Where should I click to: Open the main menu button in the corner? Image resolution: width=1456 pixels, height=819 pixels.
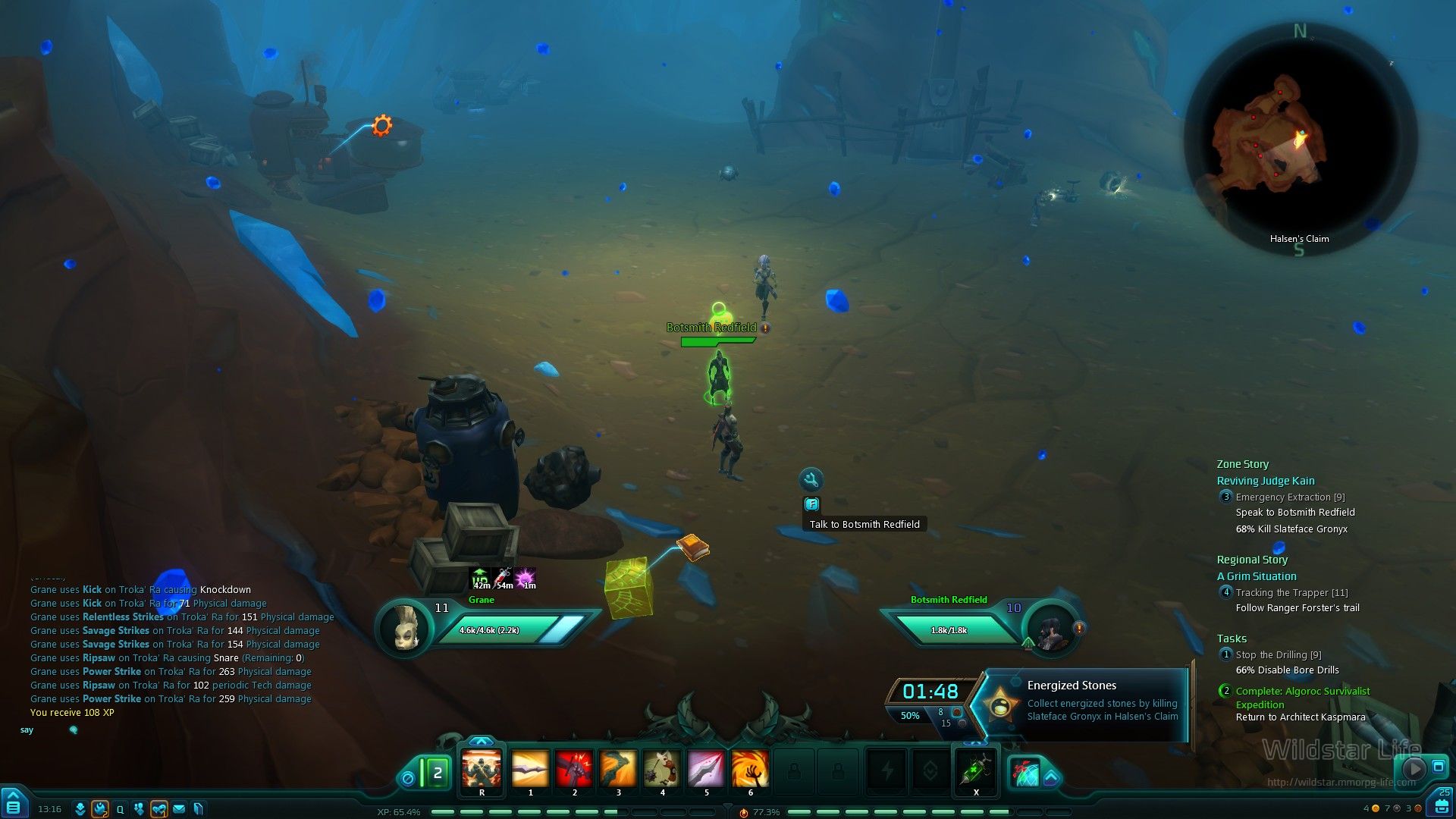click(14, 804)
